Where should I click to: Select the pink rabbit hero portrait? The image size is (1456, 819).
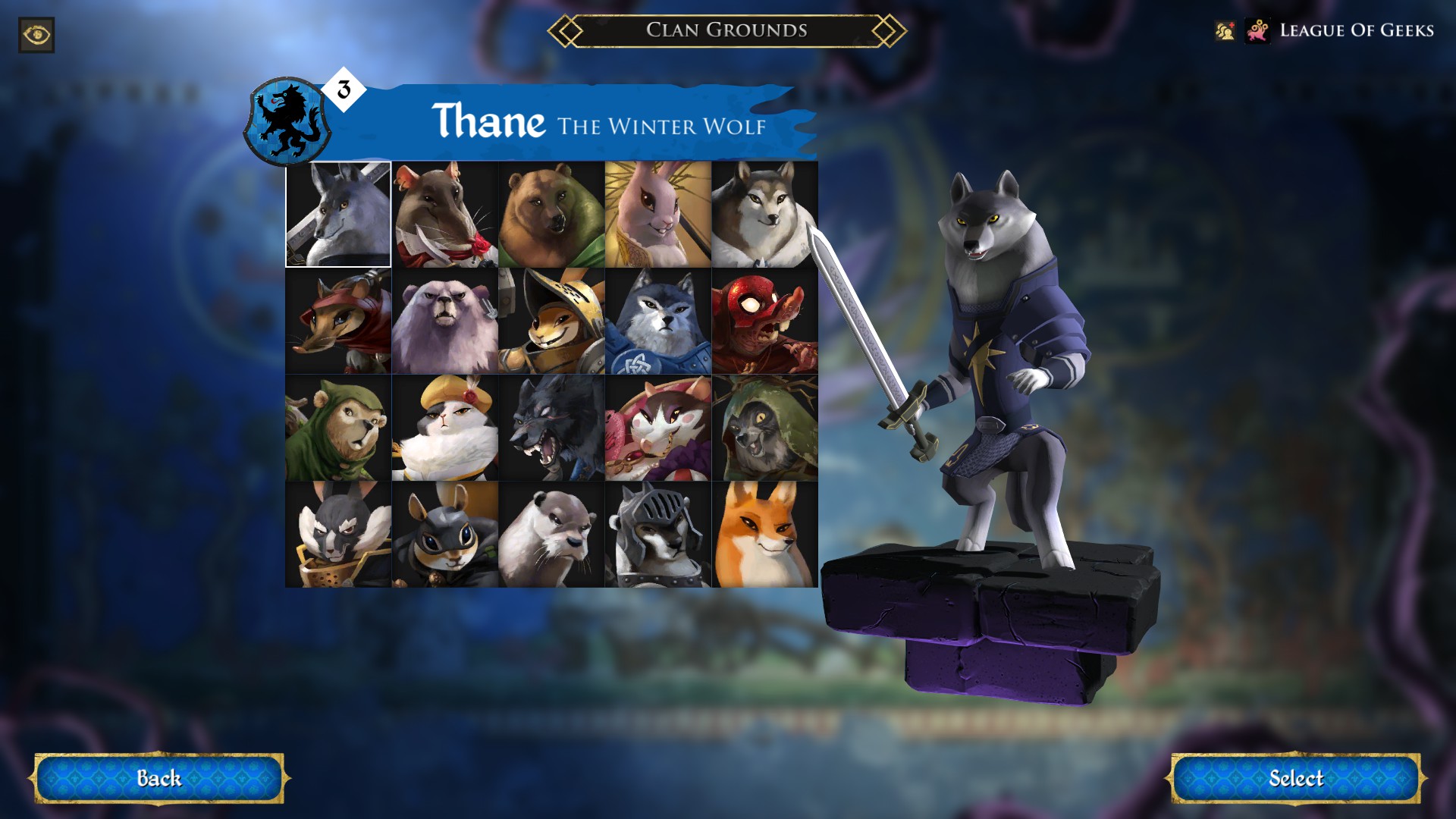coord(658,215)
